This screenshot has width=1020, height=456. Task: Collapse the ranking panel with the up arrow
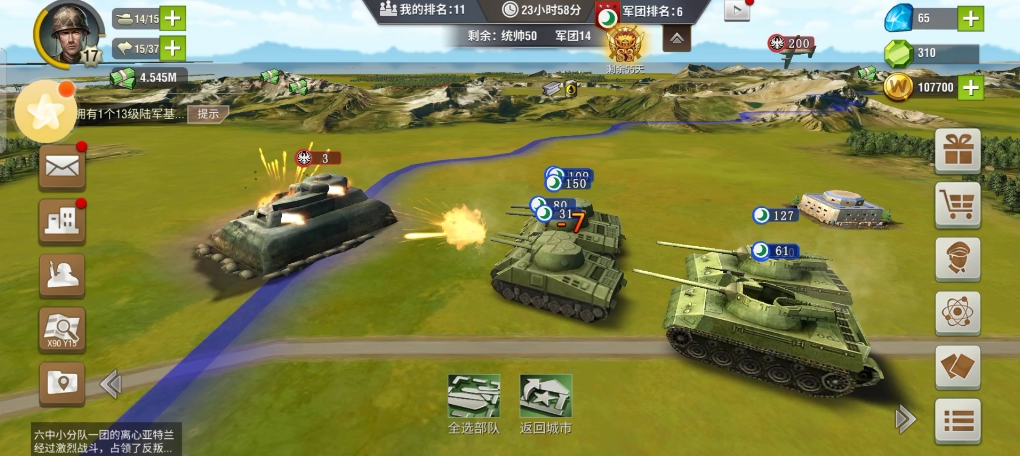point(677,39)
